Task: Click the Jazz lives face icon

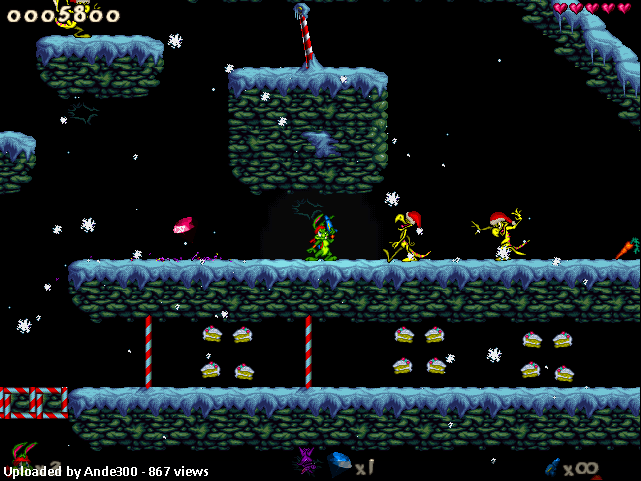Action: coord(22,457)
